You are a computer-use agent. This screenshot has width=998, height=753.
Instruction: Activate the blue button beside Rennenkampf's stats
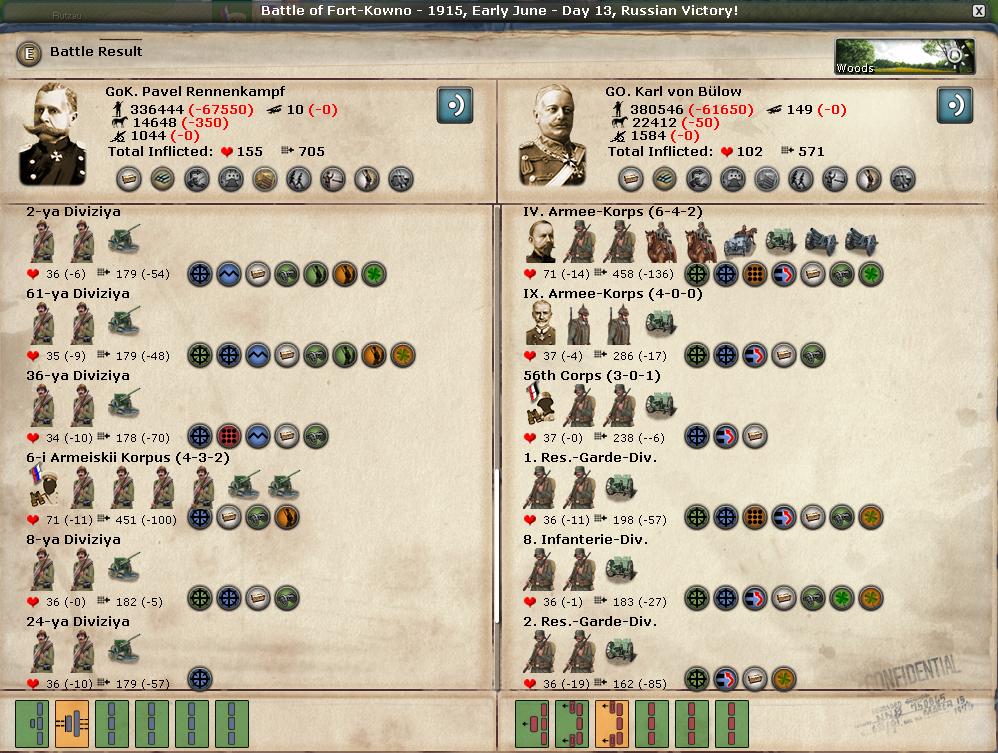(454, 105)
